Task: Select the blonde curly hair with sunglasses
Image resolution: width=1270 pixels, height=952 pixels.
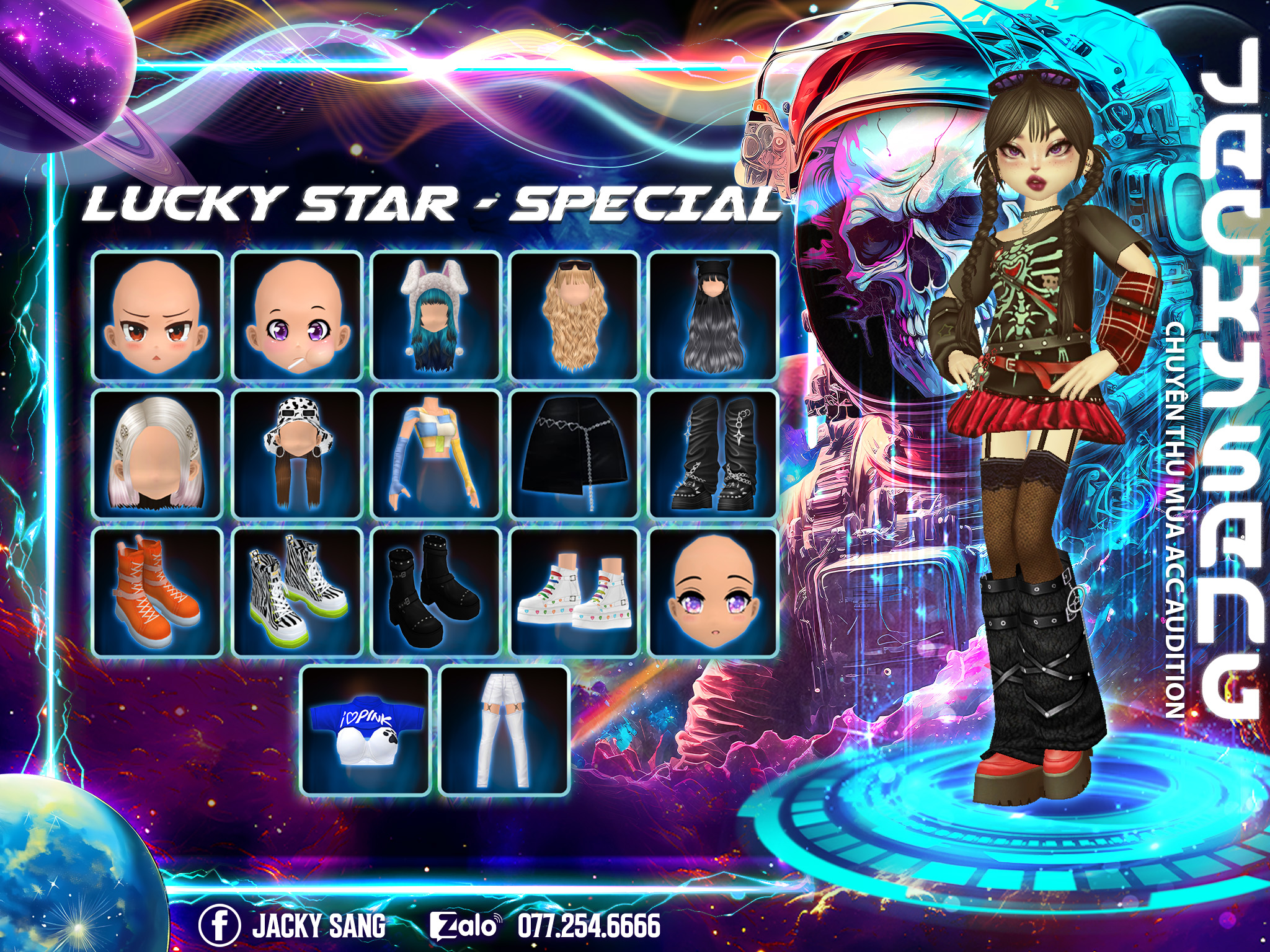Action: [574, 316]
